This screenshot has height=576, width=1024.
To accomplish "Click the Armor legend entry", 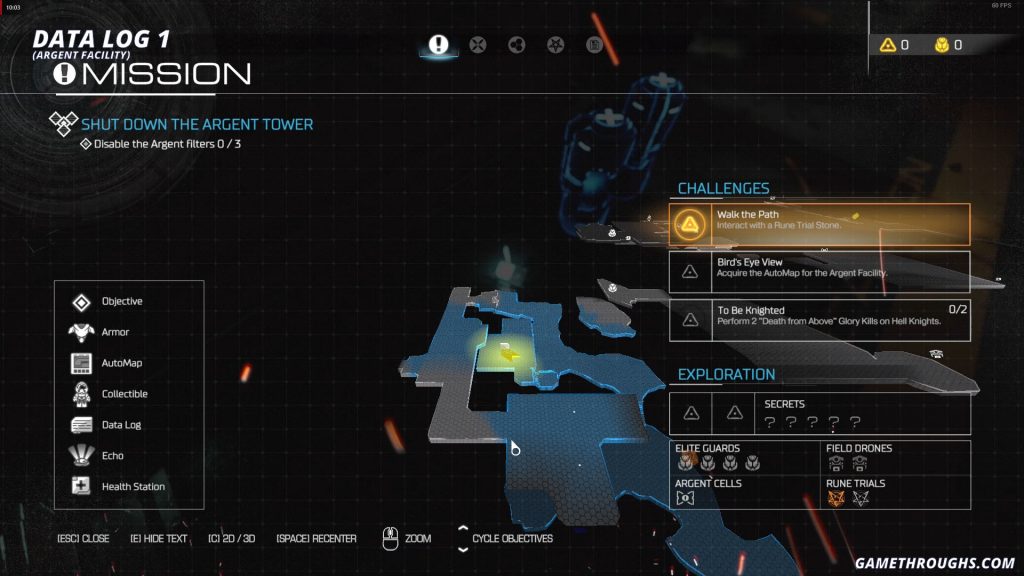I will click(x=115, y=332).
